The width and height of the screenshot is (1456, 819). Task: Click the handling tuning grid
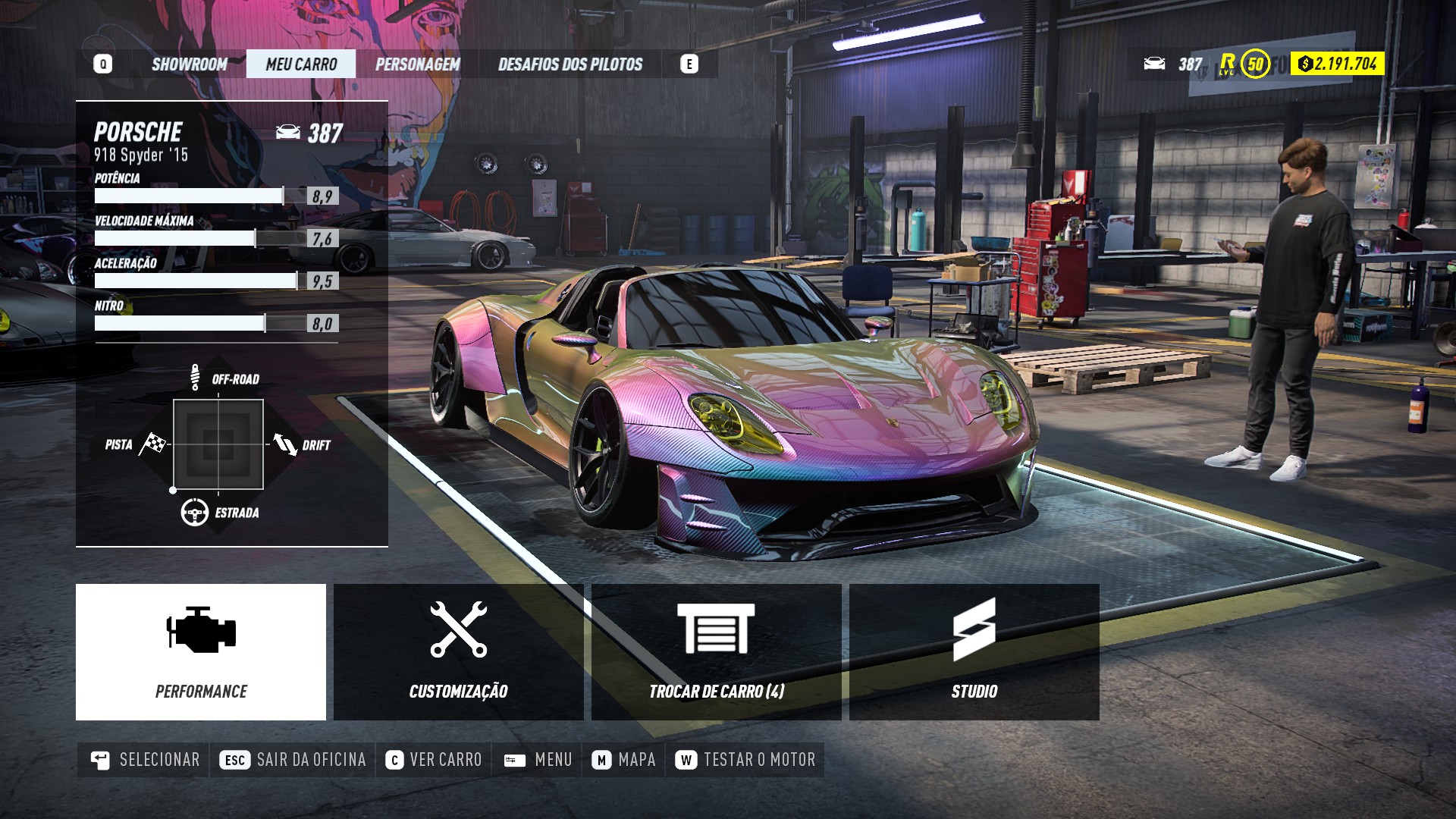pyautogui.click(x=218, y=444)
